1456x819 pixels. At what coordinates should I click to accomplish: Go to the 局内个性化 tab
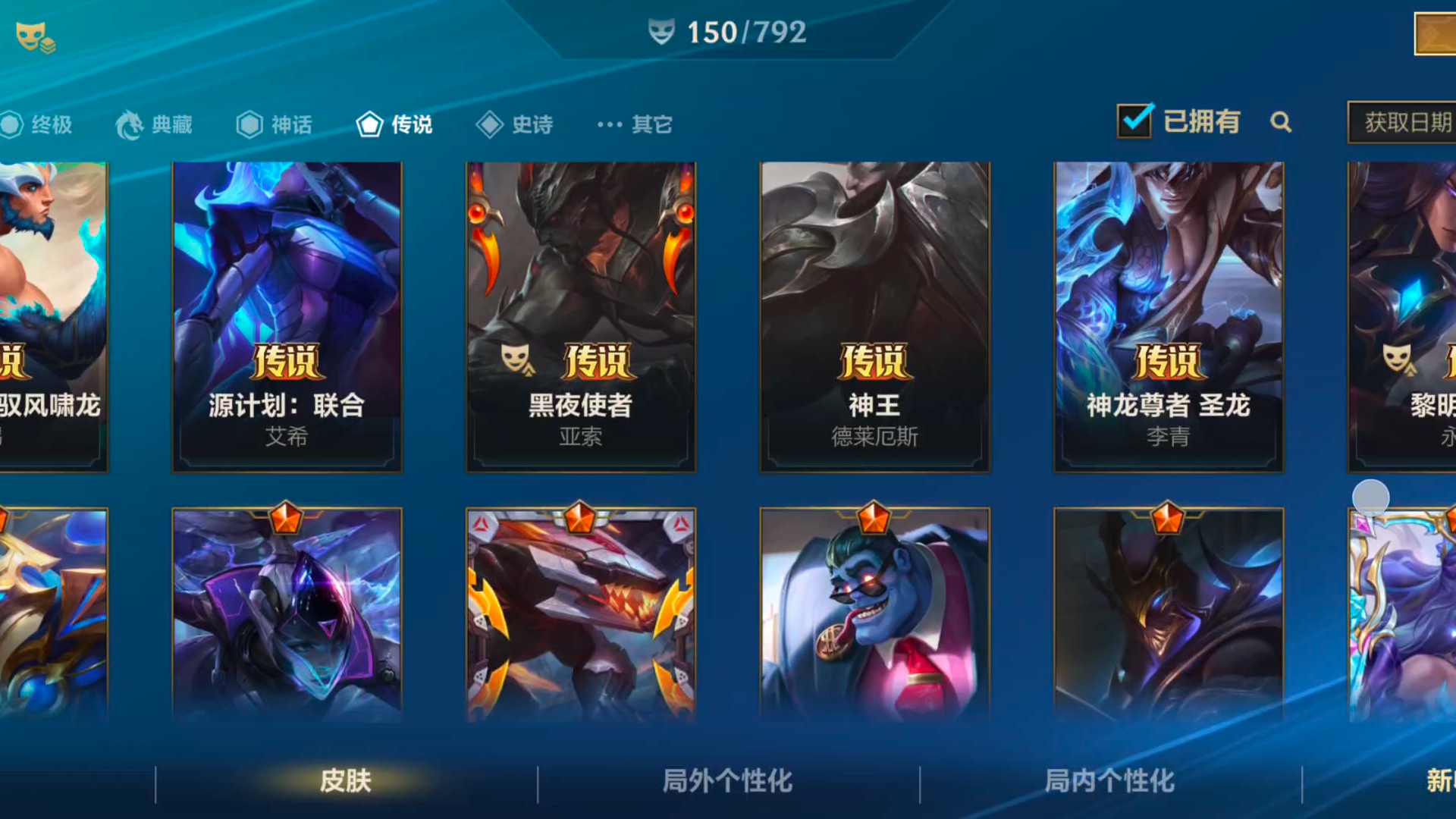1110,781
